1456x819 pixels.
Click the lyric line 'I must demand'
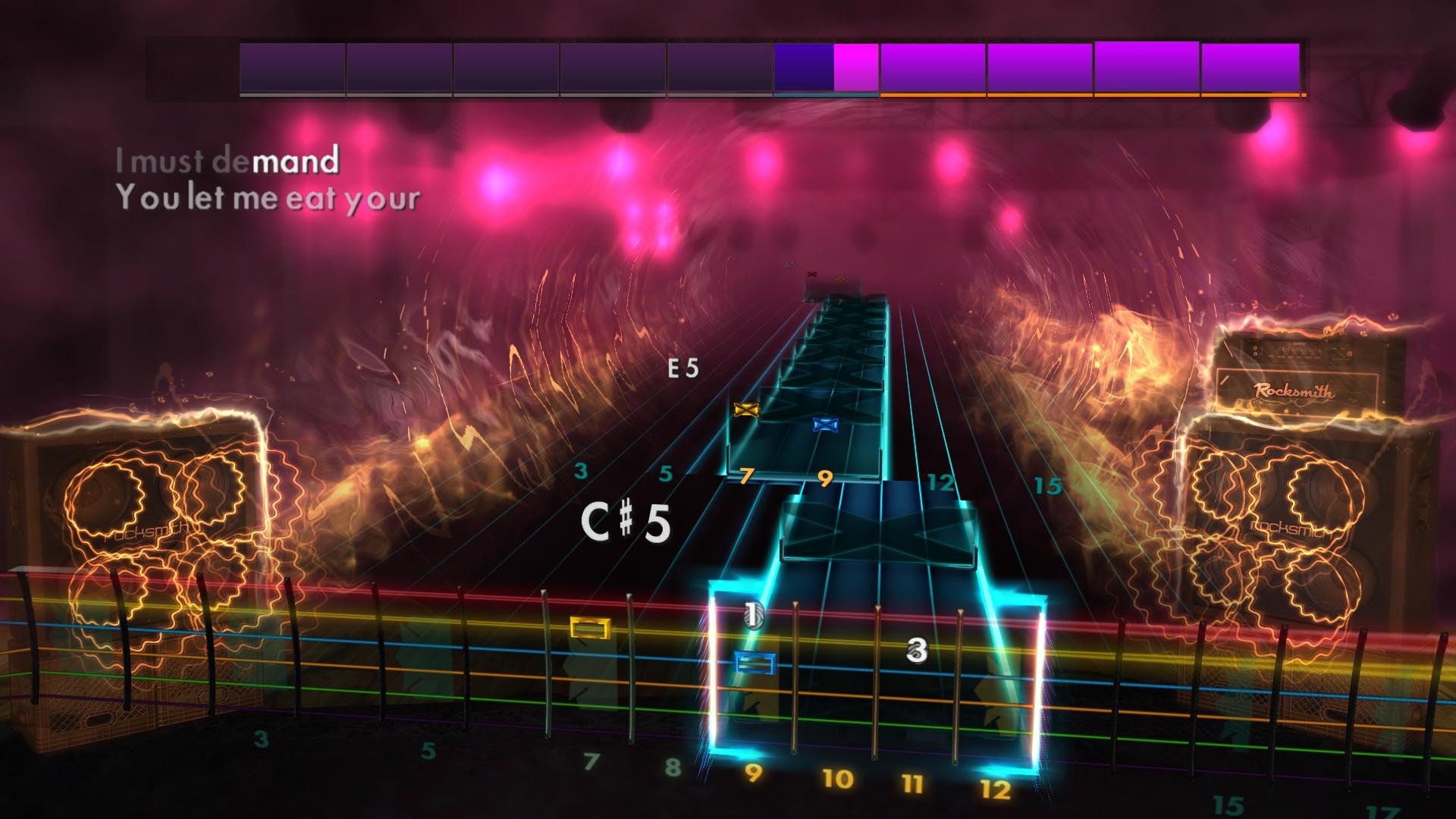[x=227, y=160]
